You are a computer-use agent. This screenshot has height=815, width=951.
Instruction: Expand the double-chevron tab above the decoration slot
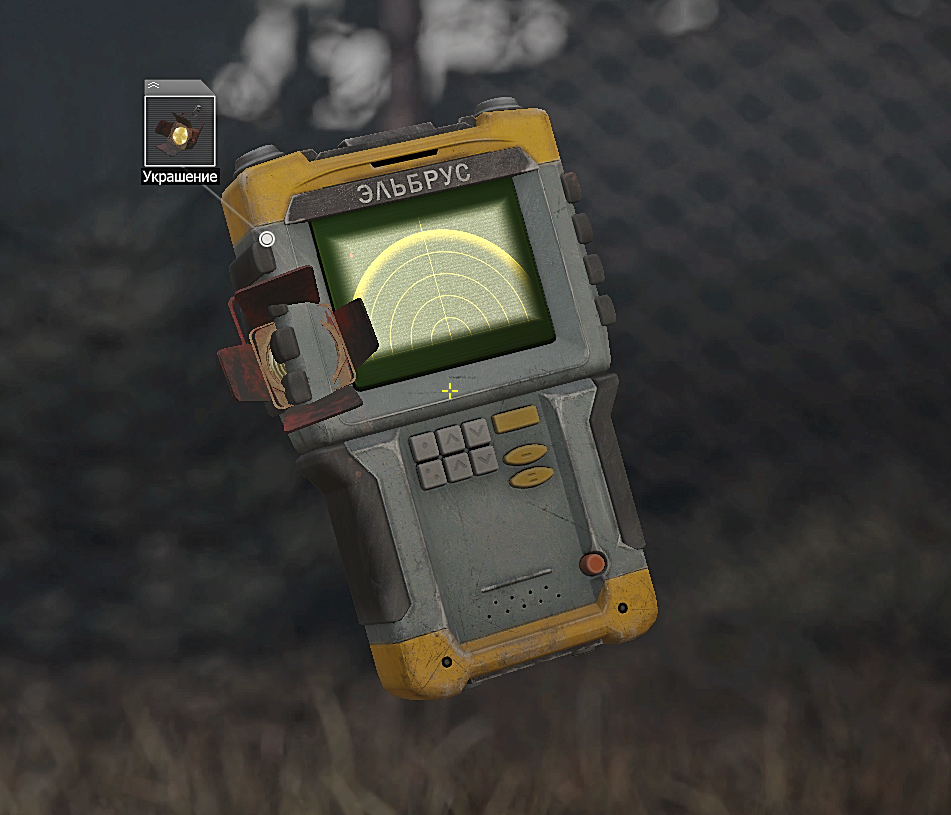153,86
